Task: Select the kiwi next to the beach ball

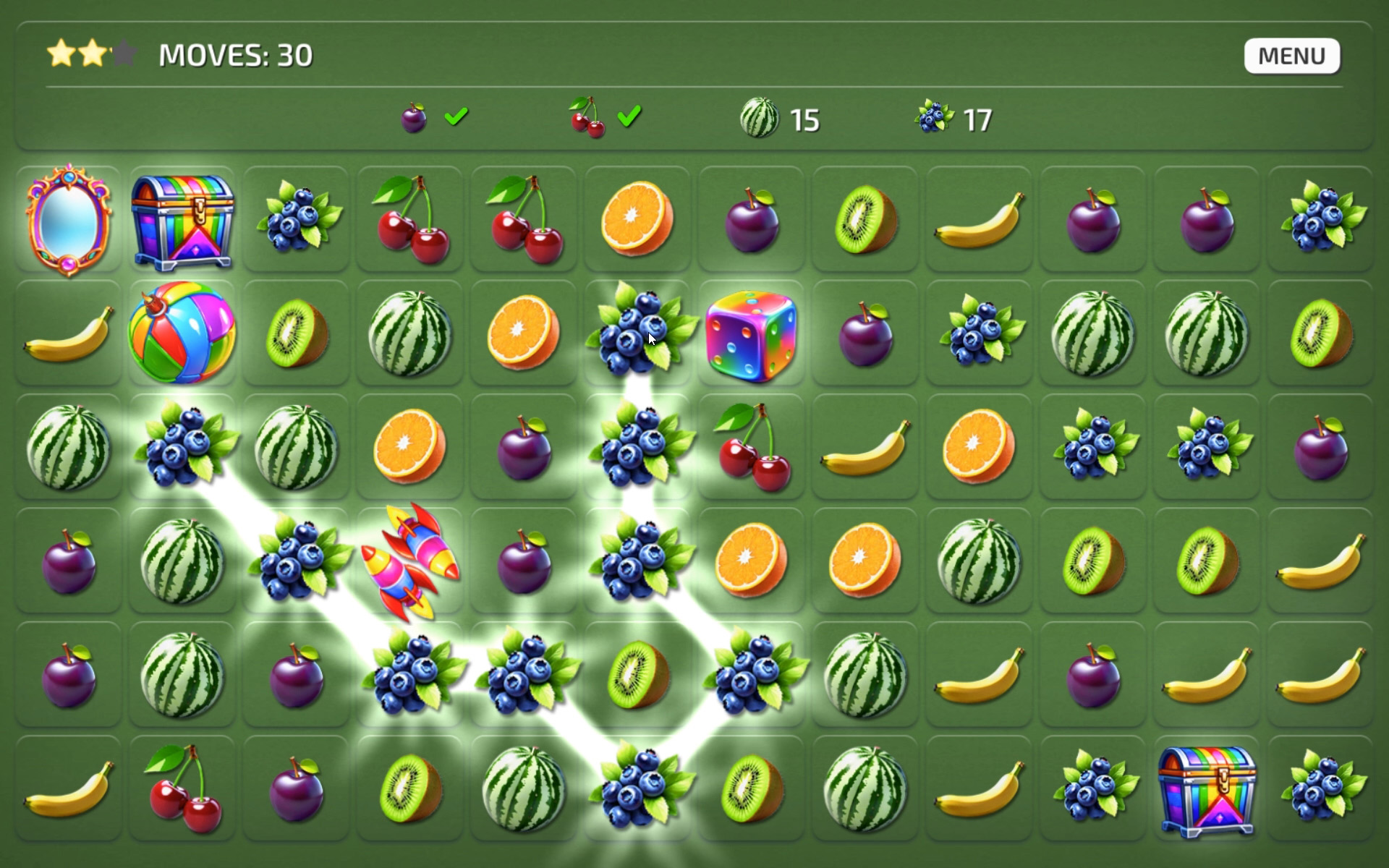Action: click(296, 333)
